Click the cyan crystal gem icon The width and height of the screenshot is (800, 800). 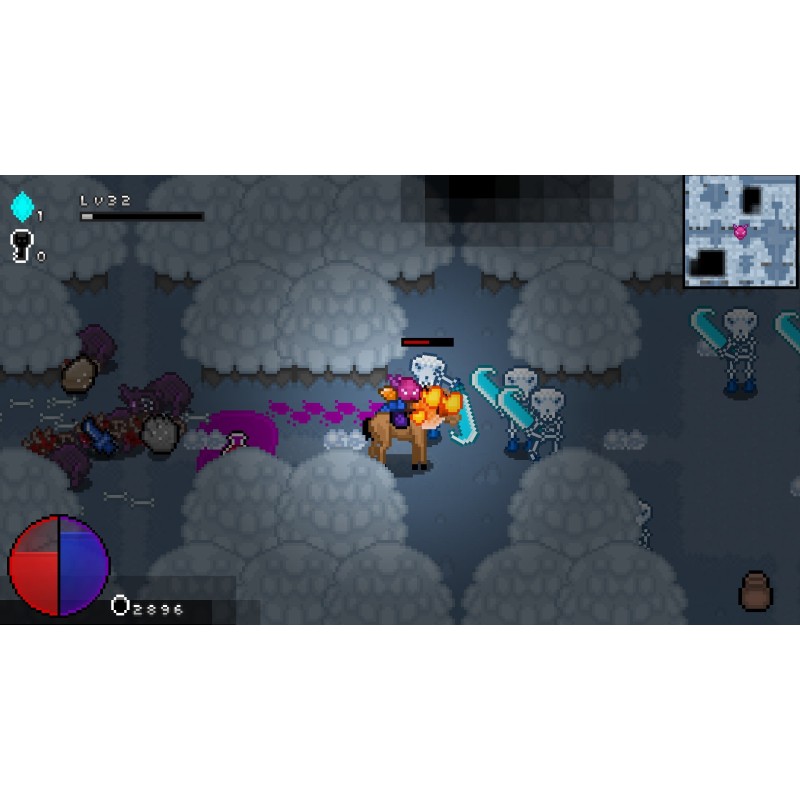click(22, 207)
